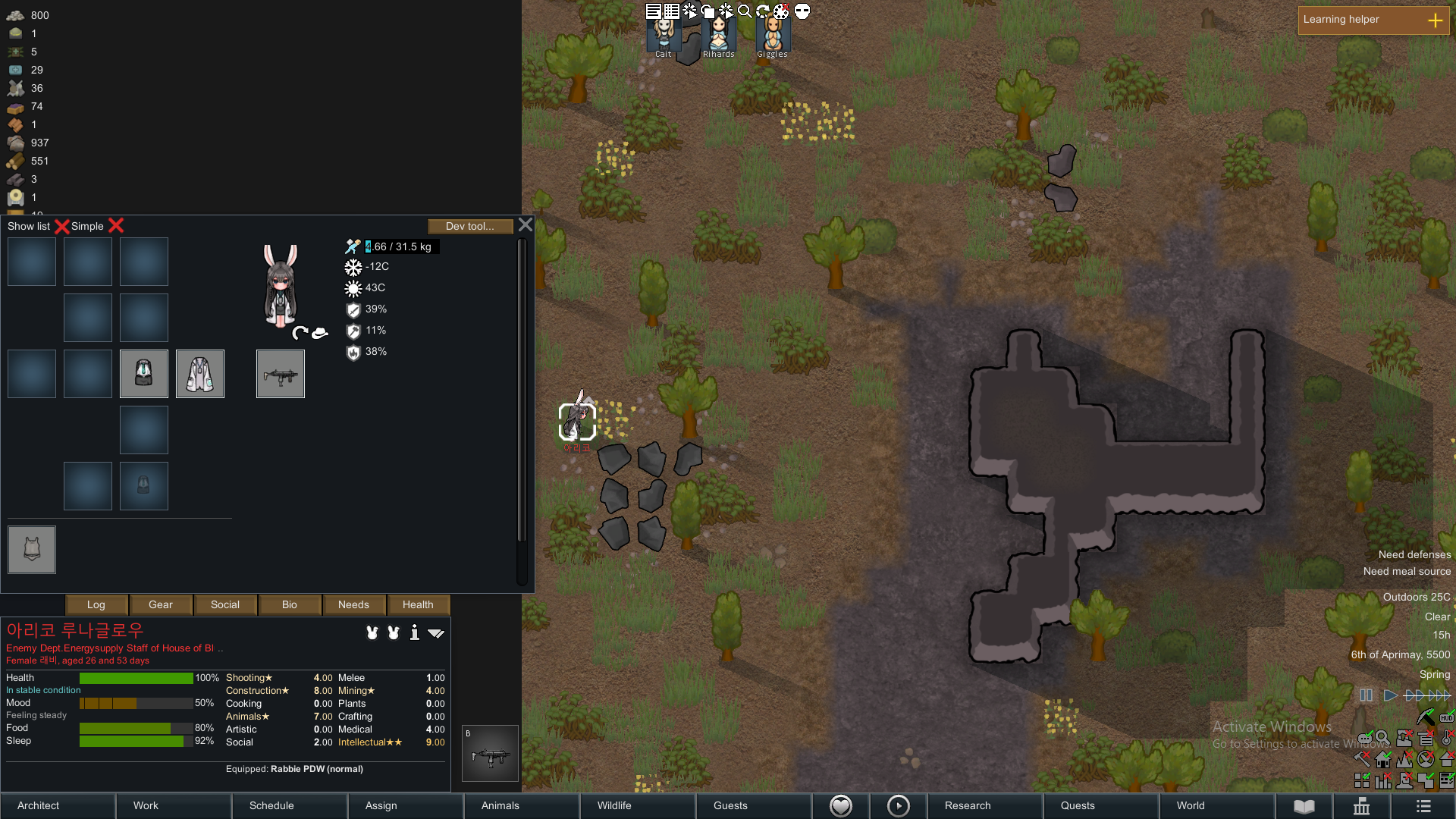This screenshot has width=1456, height=819.
Task: Select the white coat apparel slot
Action: pos(200,374)
